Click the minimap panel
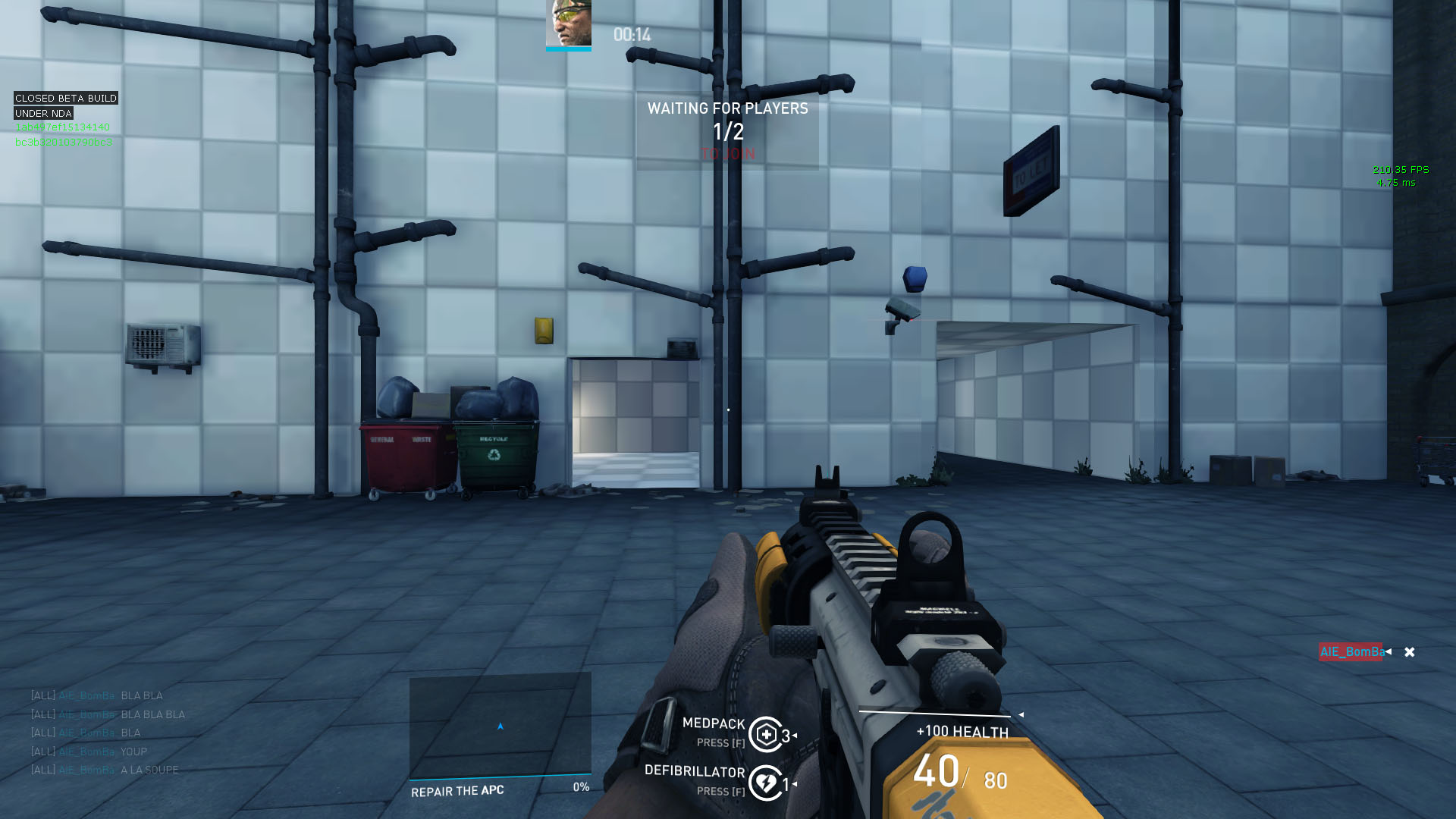1456x819 pixels. click(x=500, y=725)
